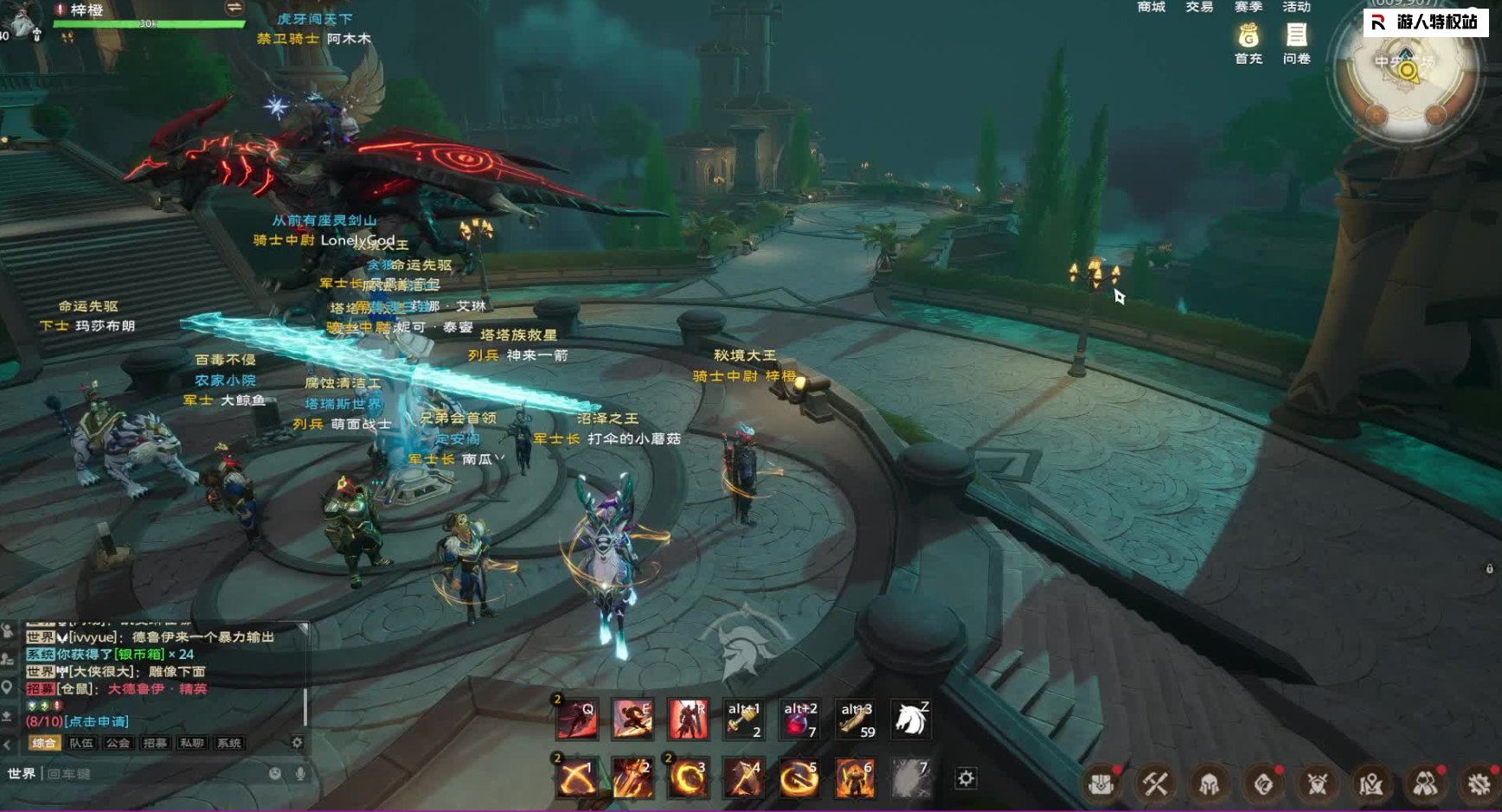1502x812 pixels.
Task: Click the 点击申请 apply link in chat
Action: click(96, 721)
